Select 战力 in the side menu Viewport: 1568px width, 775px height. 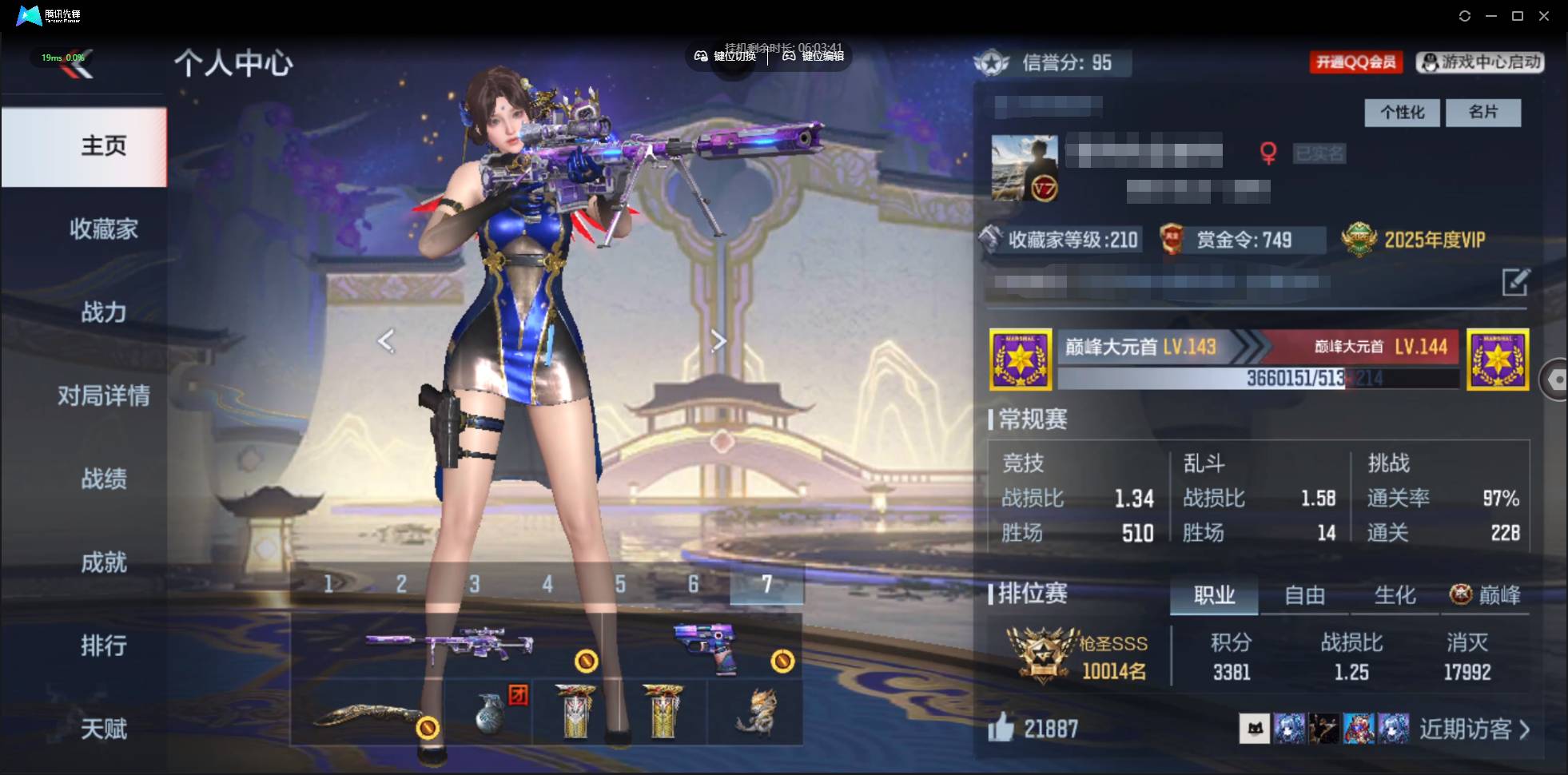coord(103,312)
